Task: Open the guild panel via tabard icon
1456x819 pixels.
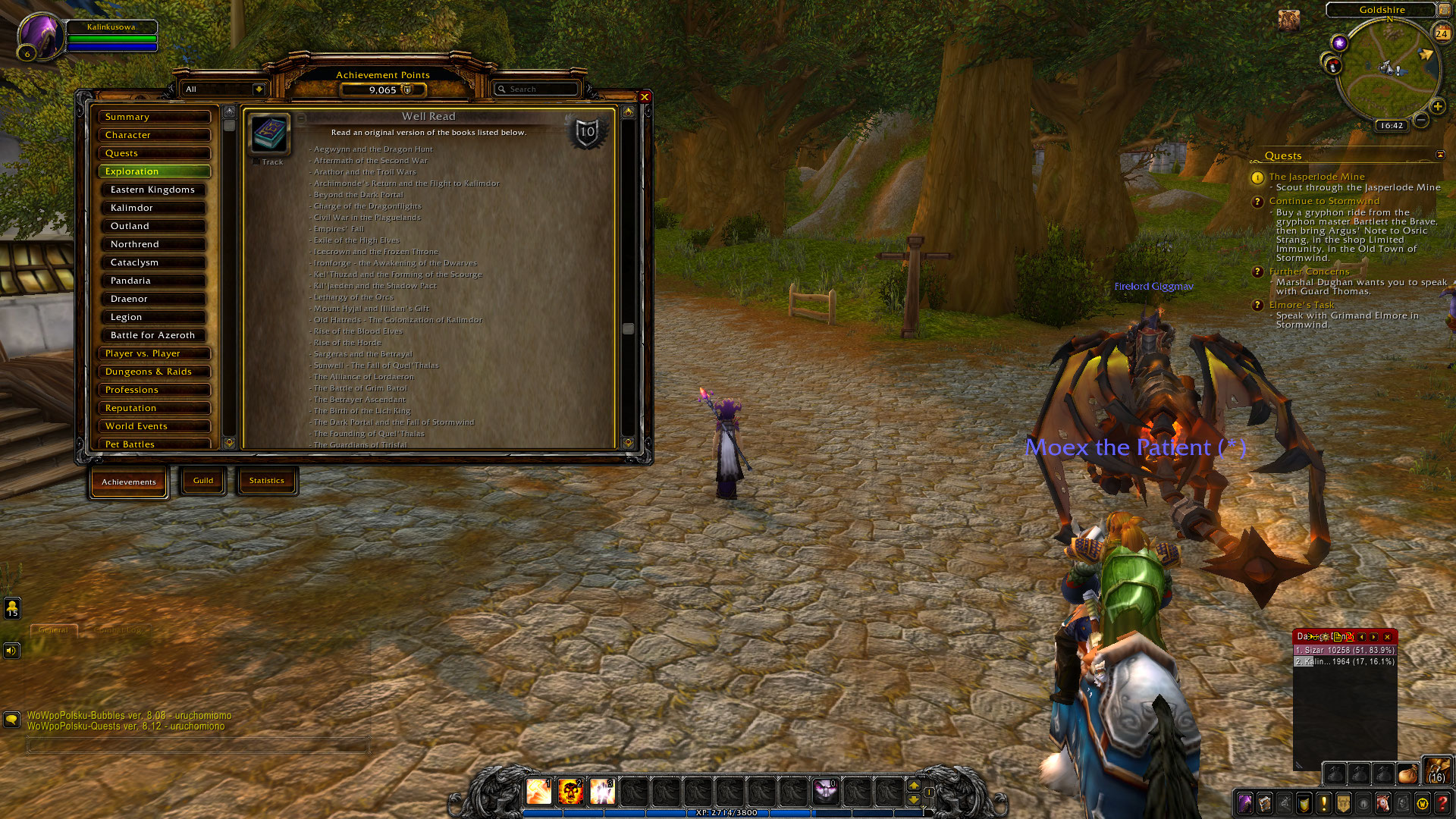Action: [x=1342, y=803]
